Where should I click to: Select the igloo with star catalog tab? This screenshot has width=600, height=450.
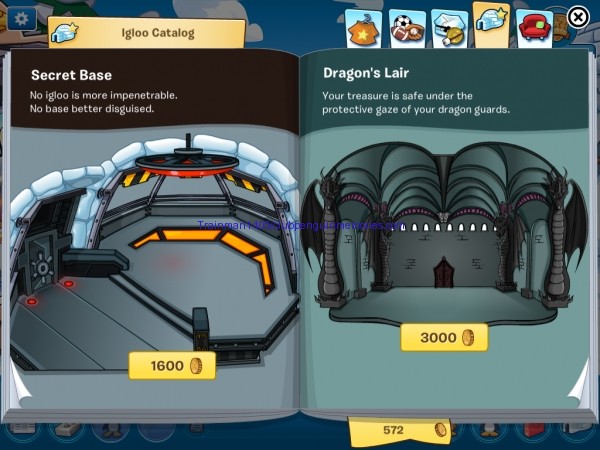tap(490, 24)
